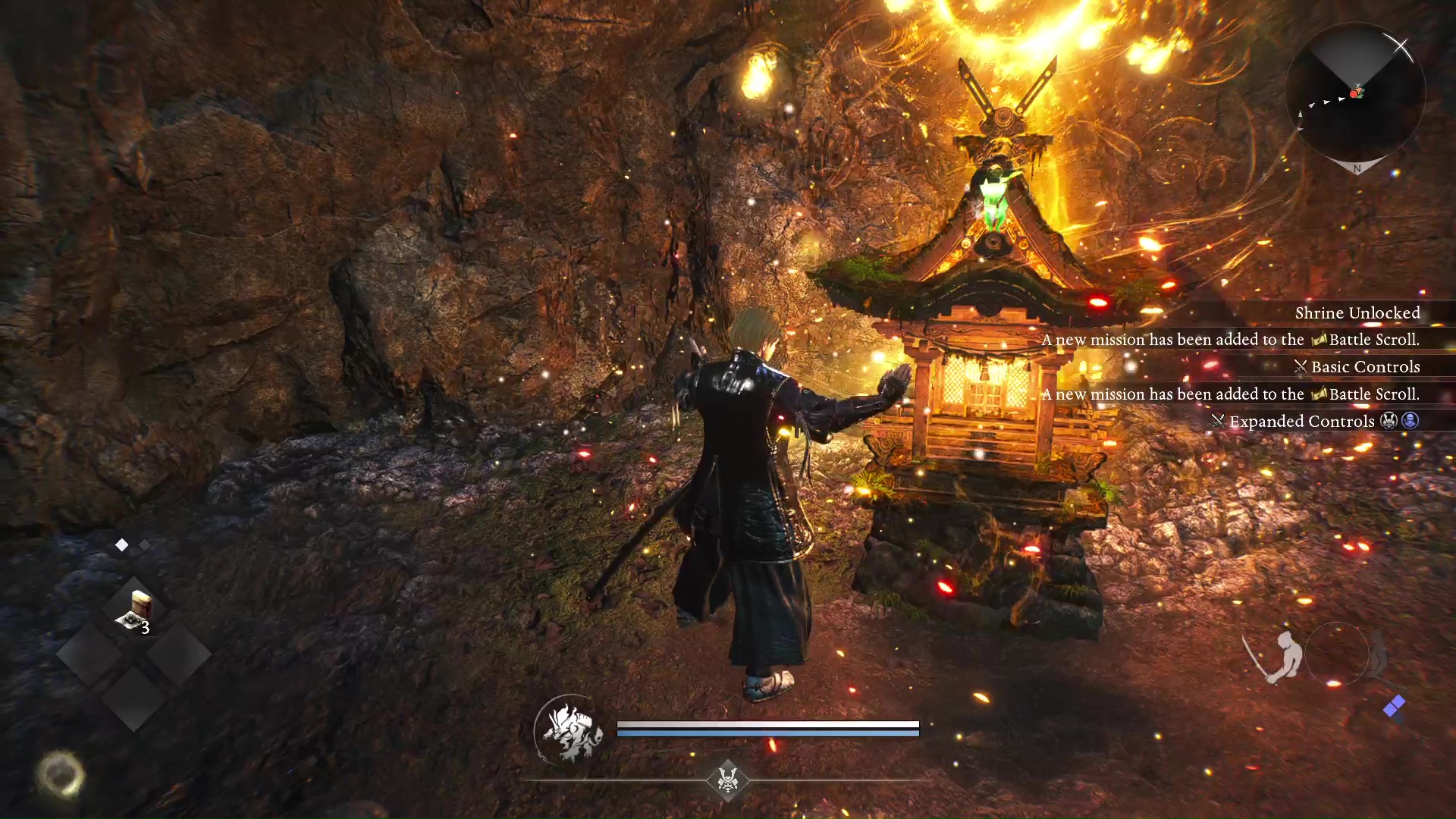The height and width of the screenshot is (819, 1456).
Task: Toggle the blue diamond stance marker at bottom right
Action: 1394,704
